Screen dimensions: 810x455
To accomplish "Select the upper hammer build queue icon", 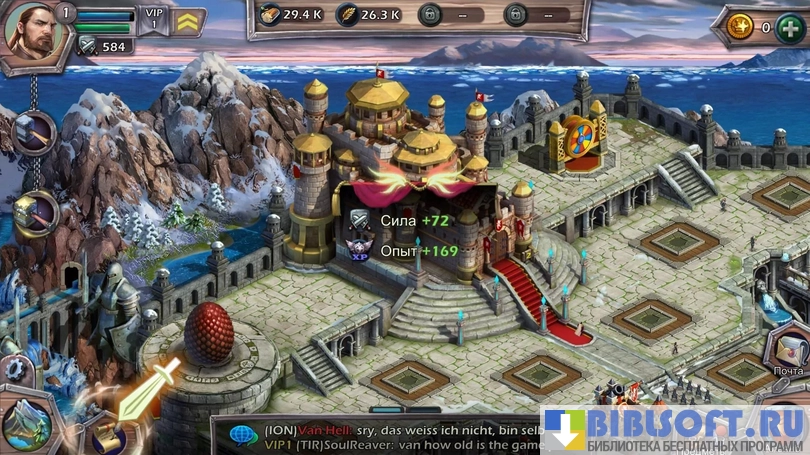I will tap(34, 132).
